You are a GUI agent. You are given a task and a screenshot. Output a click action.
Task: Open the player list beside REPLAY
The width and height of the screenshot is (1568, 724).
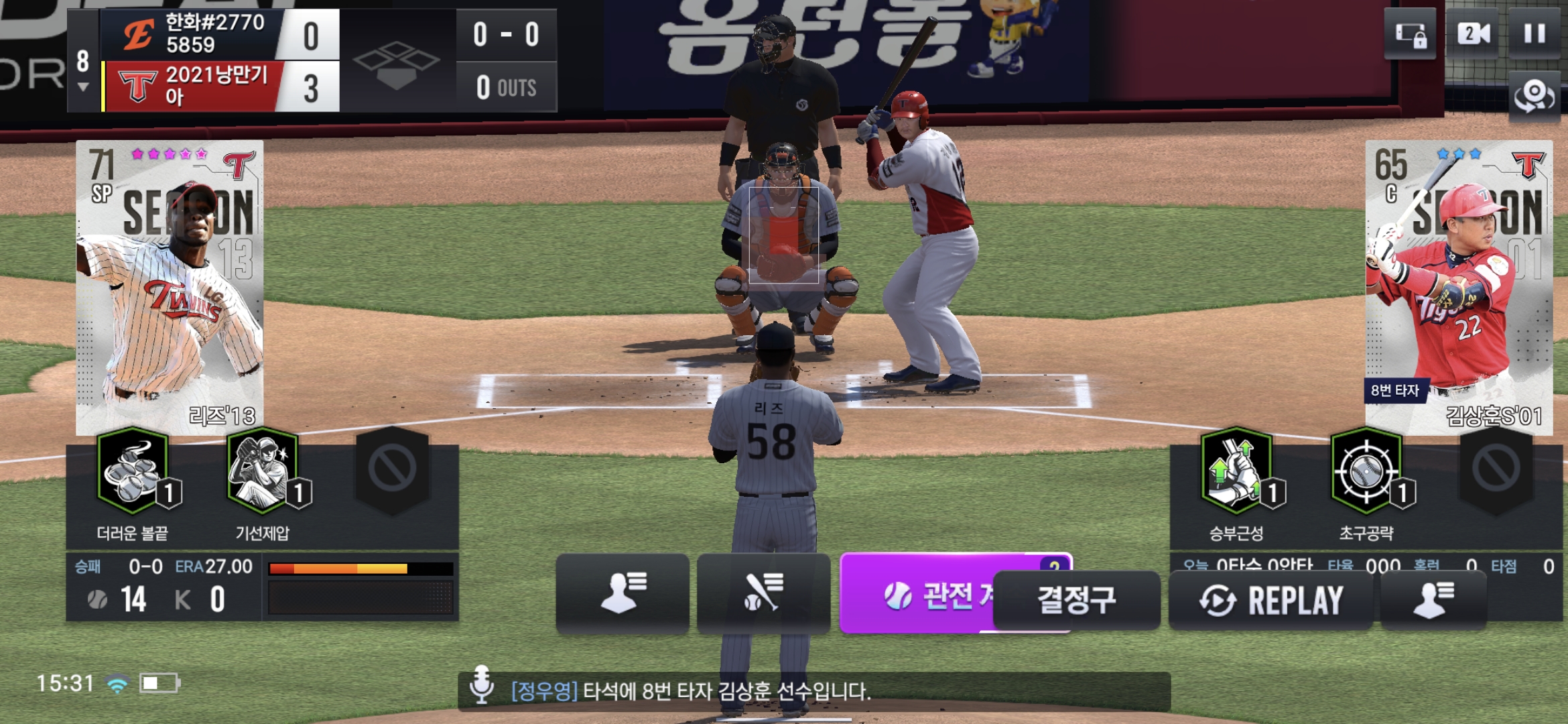tap(1433, 600)
